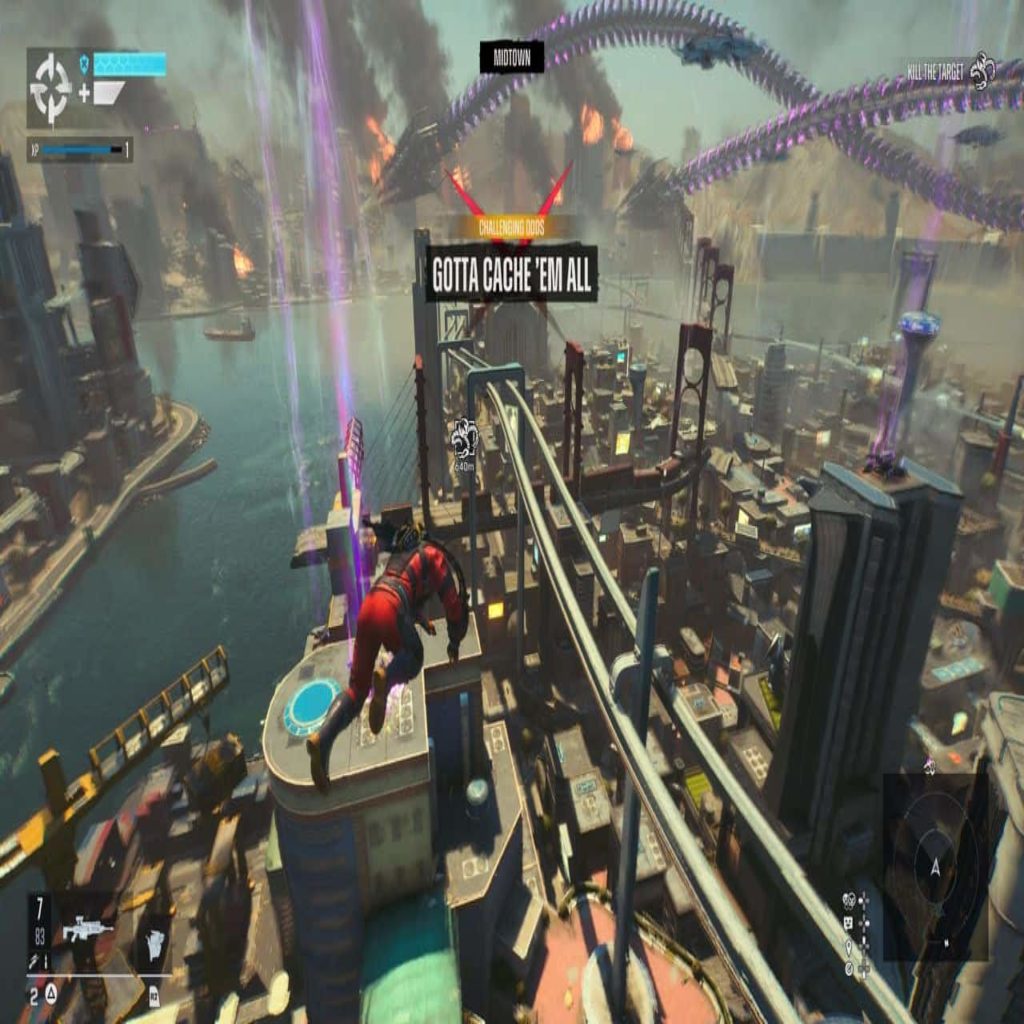Choose the squad masks d-pad shortcut icon
1024x1024 pixels.
(848, 899)
